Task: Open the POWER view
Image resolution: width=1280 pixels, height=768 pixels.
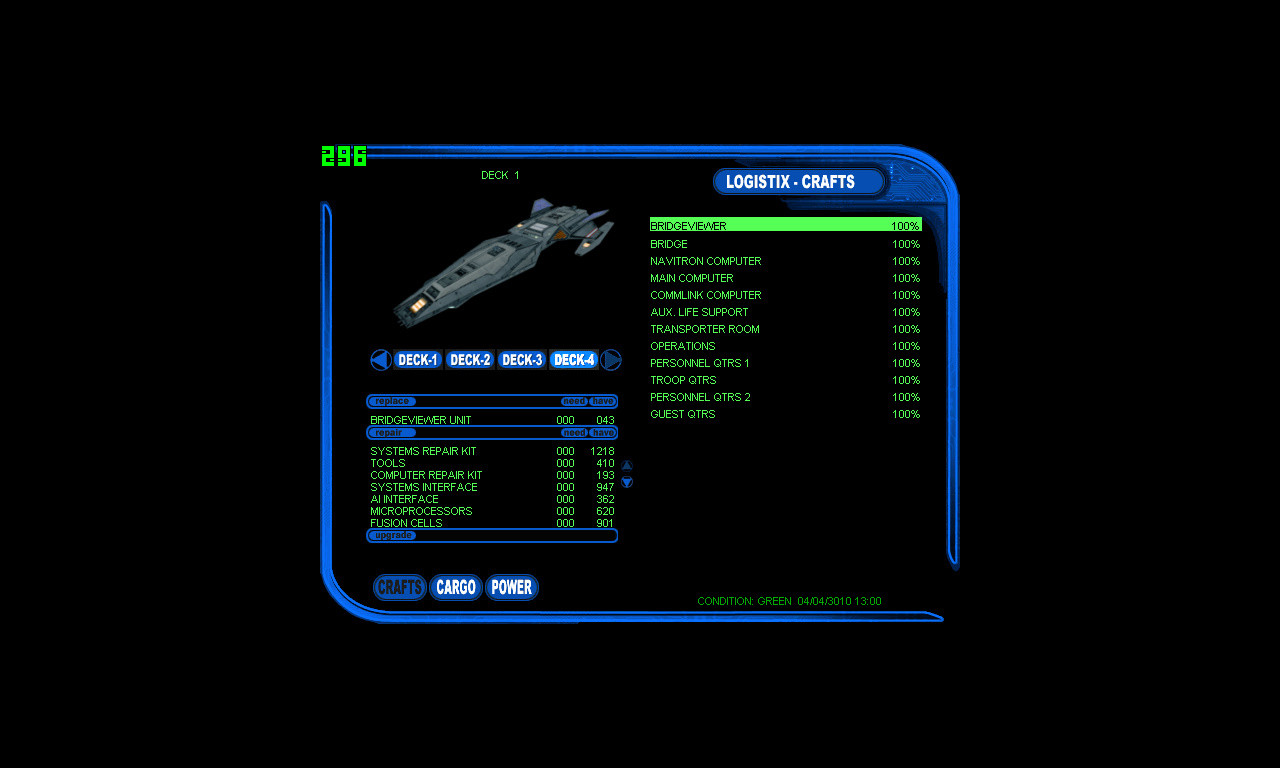Action: coord(511,588)
